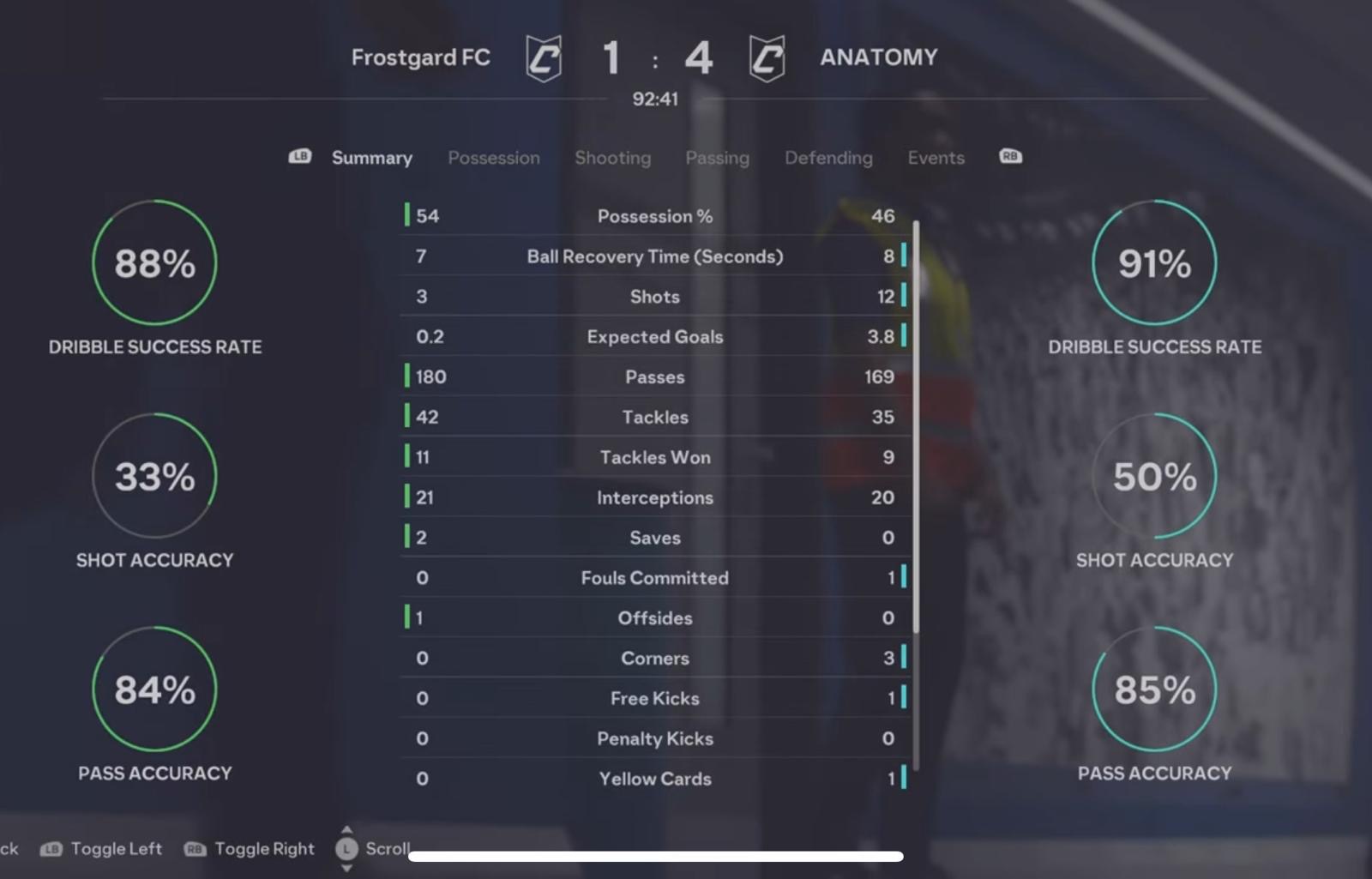View the Events tab
The height and width of the screenshot is (879, 1372).
[936, 158]
